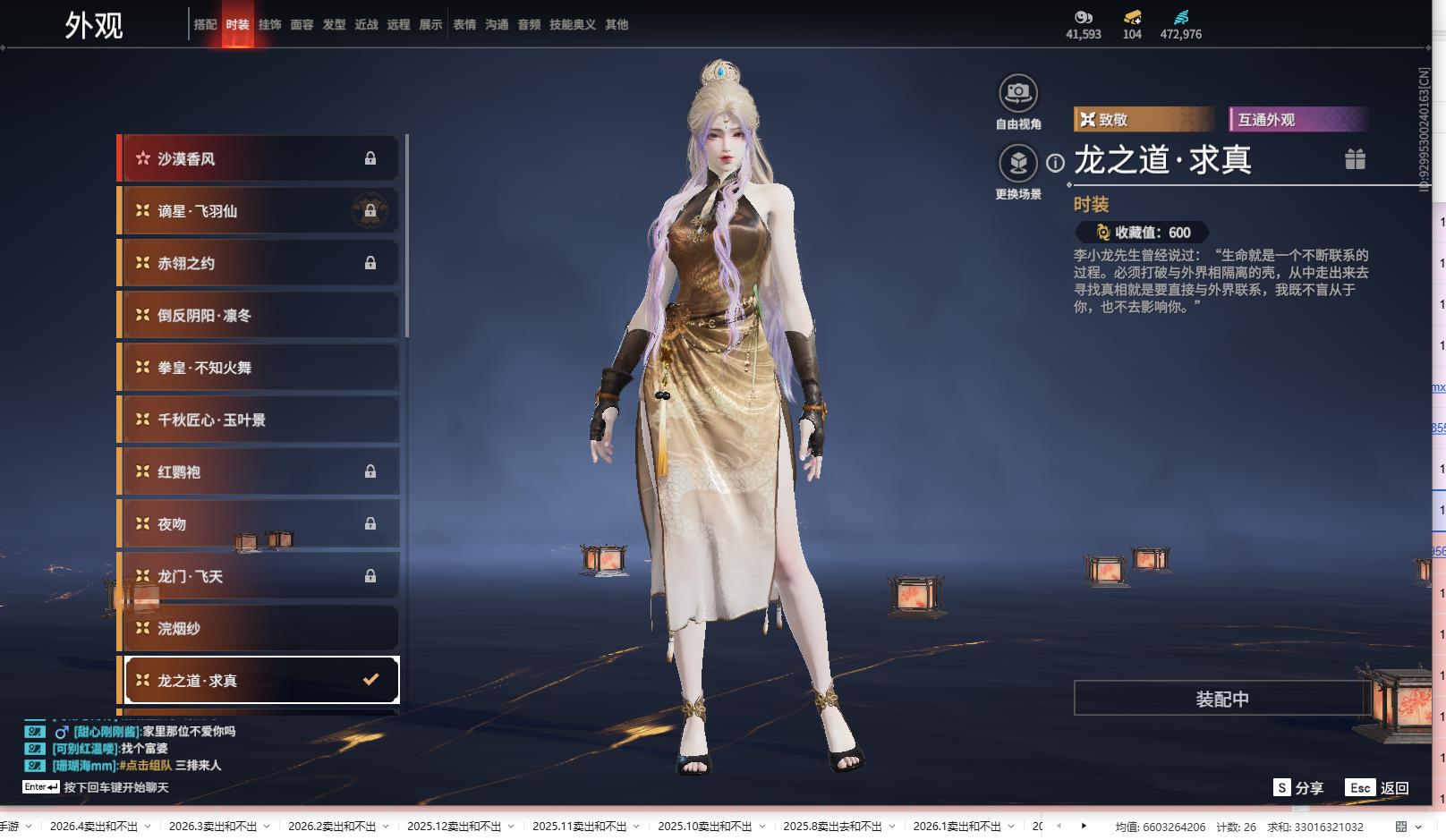The height and width of the screenshot is (840, 1446).
Task: Show outfit info with the i icon
Action: [1056, 163]
